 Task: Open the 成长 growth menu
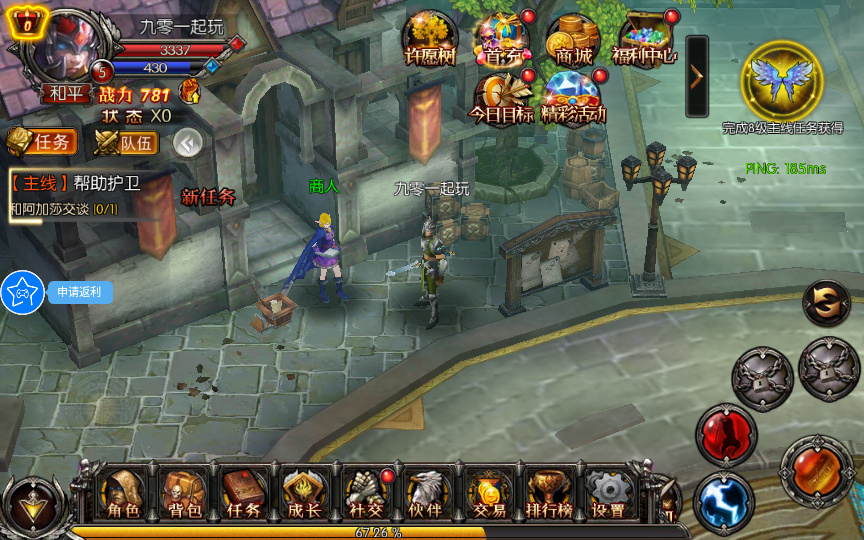[x=303, y=494]
